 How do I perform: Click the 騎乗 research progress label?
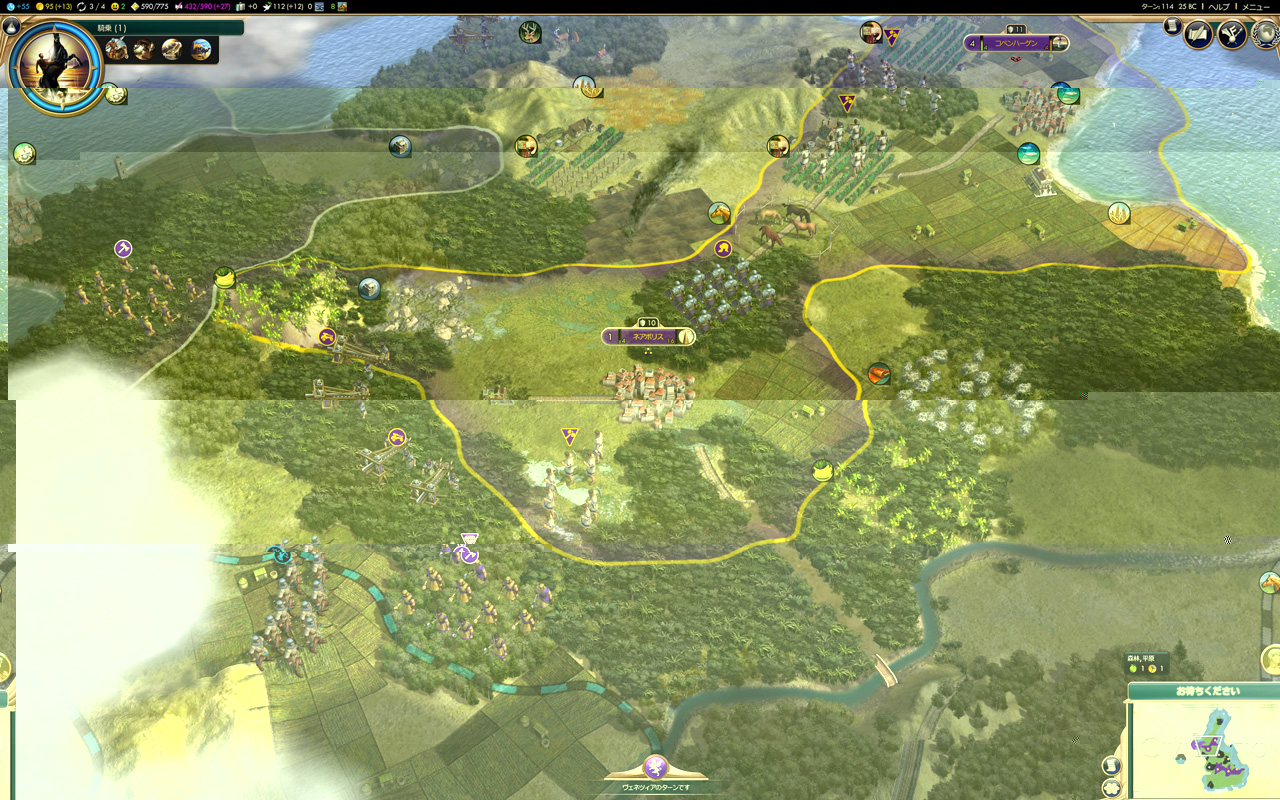click(x=111, y=28)
